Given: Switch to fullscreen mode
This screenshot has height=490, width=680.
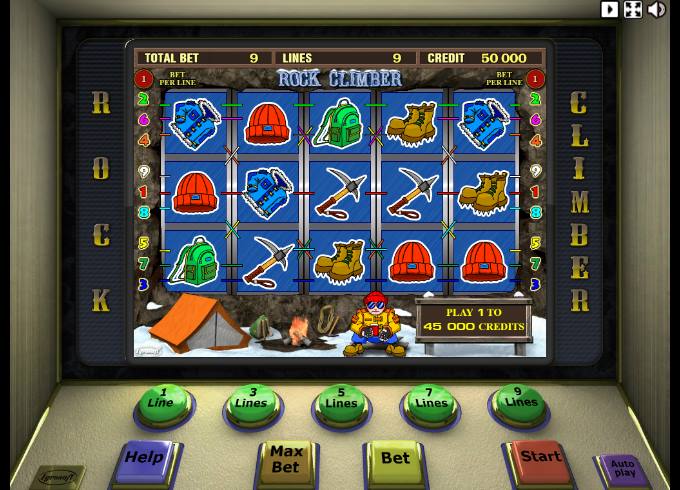Looking at the screenshot, I should pyautogui.click(x=633, y=9).
